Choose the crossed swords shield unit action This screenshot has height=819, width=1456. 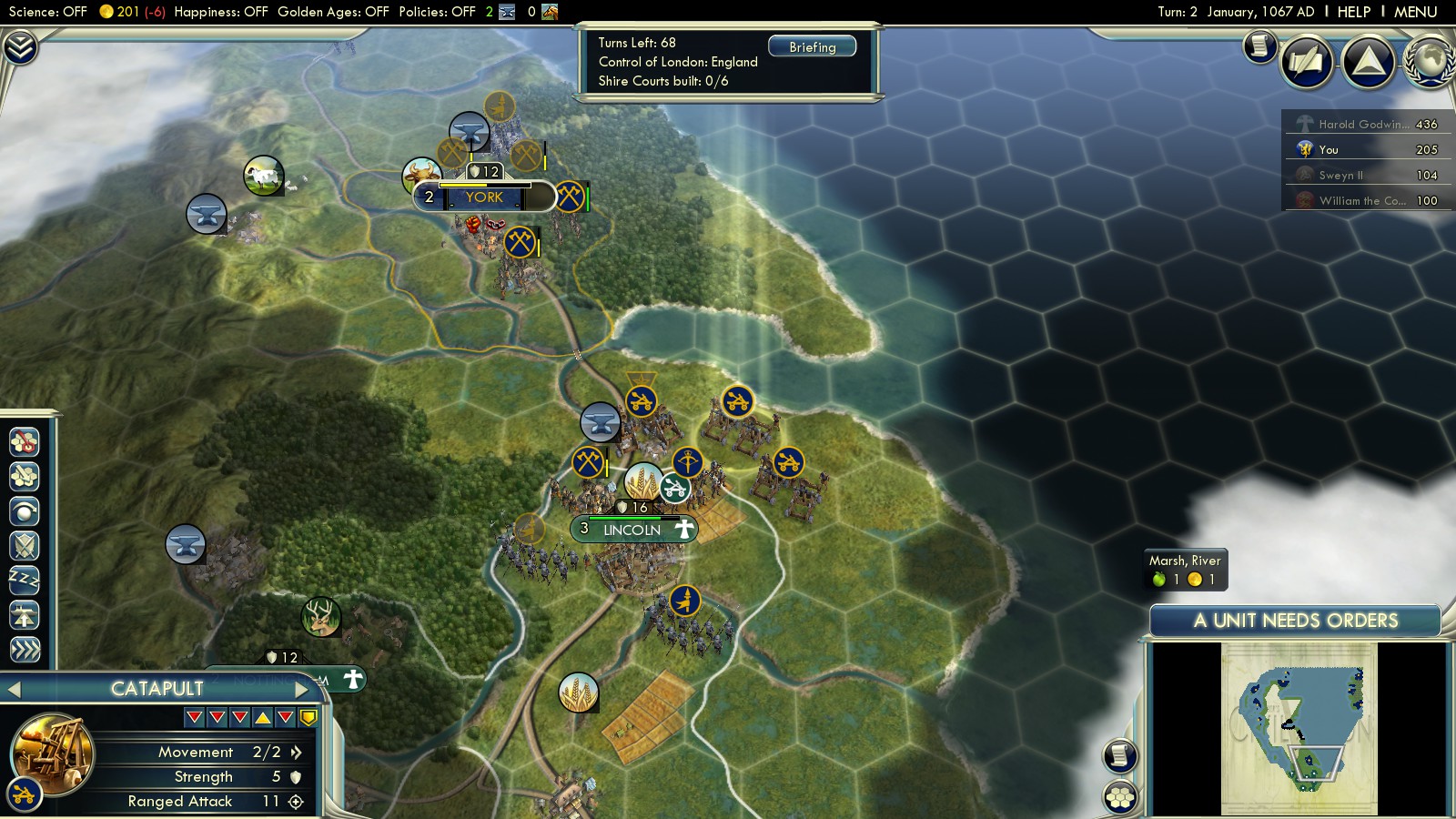tap(25, 546)
